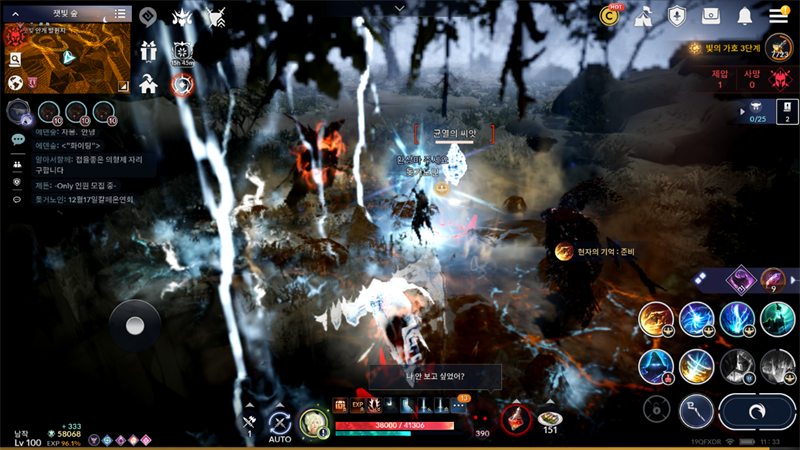The width and height of the screenshot is (800, 450).
Task: Tap the minimap magnifier search button
Action: [x=16, y=60]
